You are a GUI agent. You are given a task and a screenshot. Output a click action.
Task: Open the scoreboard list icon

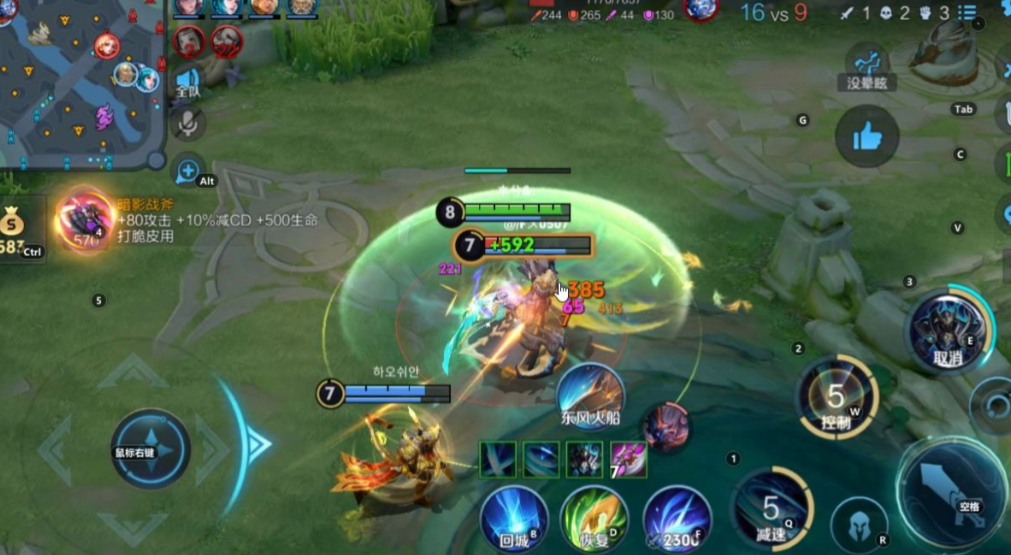pyautogui.click(x=967, y=13)
